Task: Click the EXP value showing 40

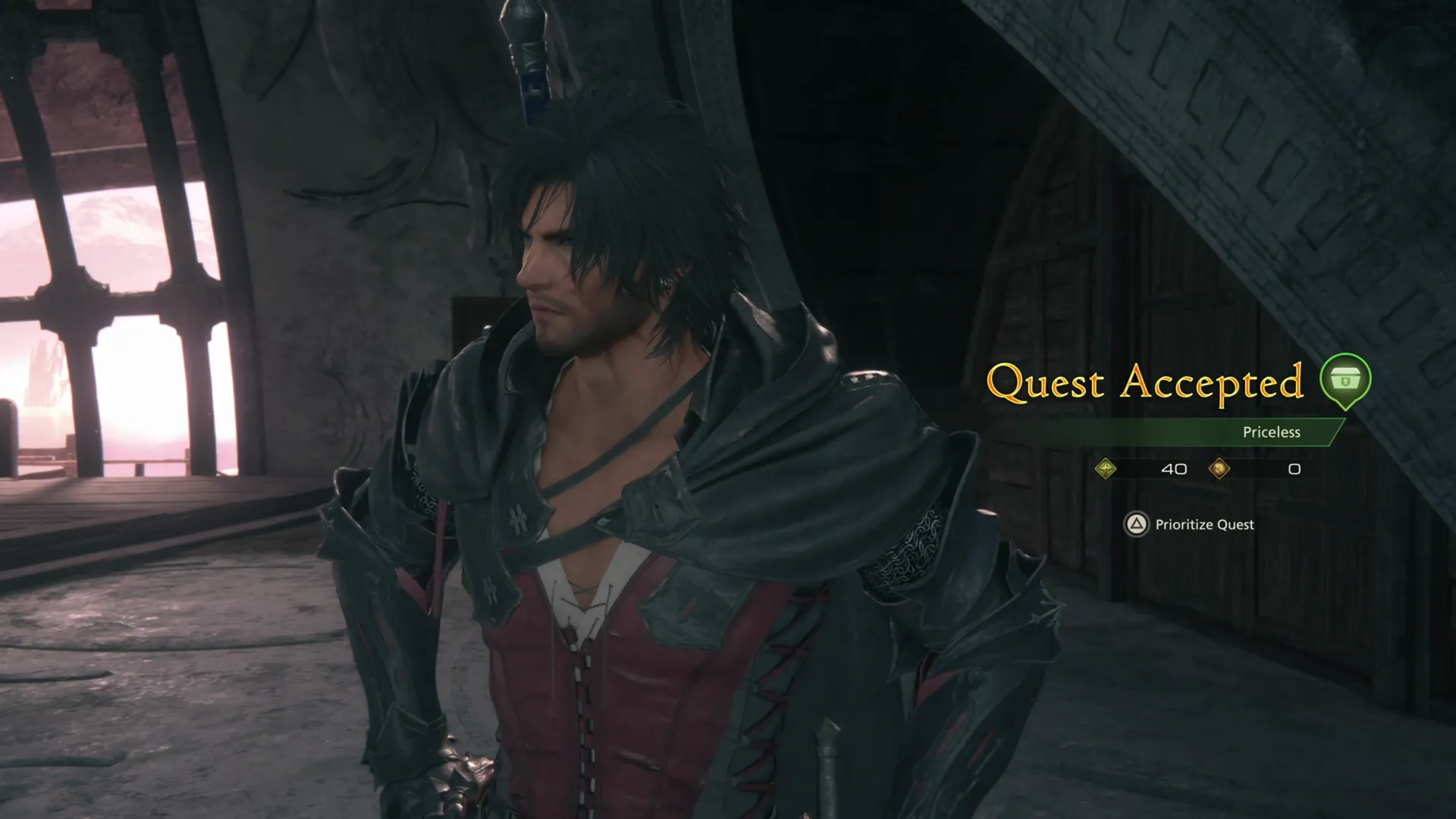Action: (1174, 469)
